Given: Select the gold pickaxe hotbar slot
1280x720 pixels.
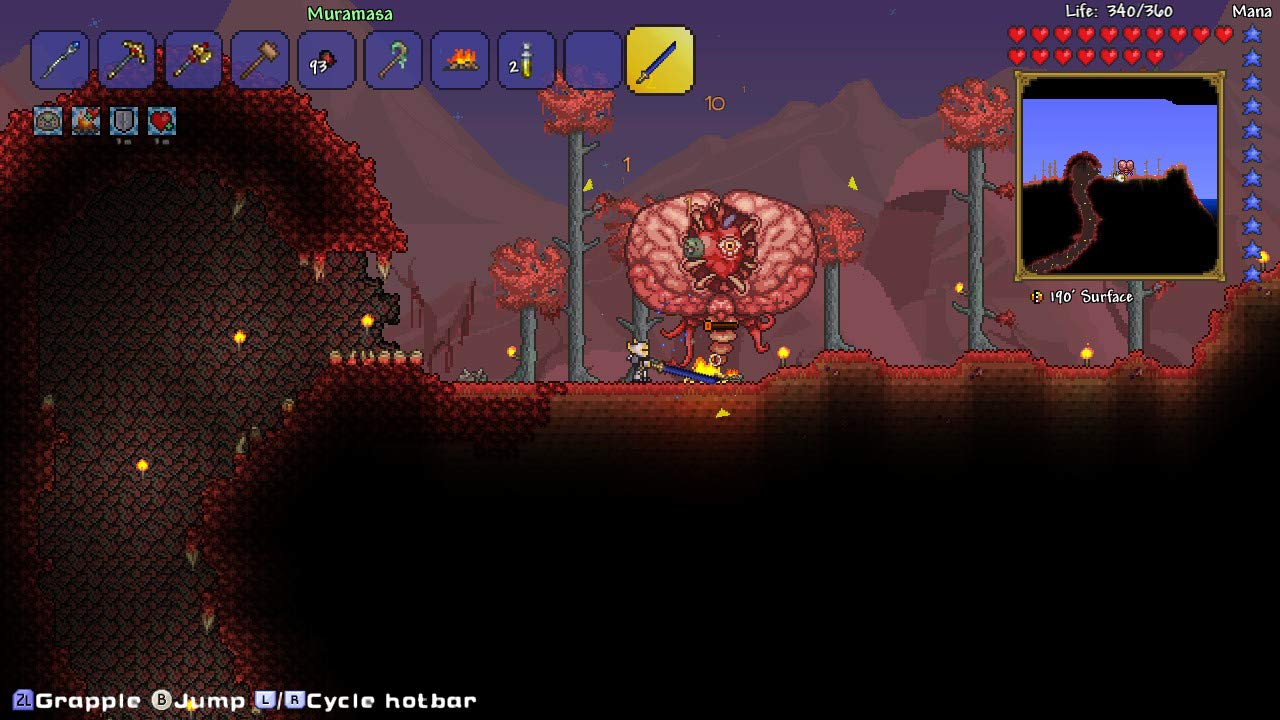Looking at the screenshot, I should pyautogui.click(x=127, y=61).
